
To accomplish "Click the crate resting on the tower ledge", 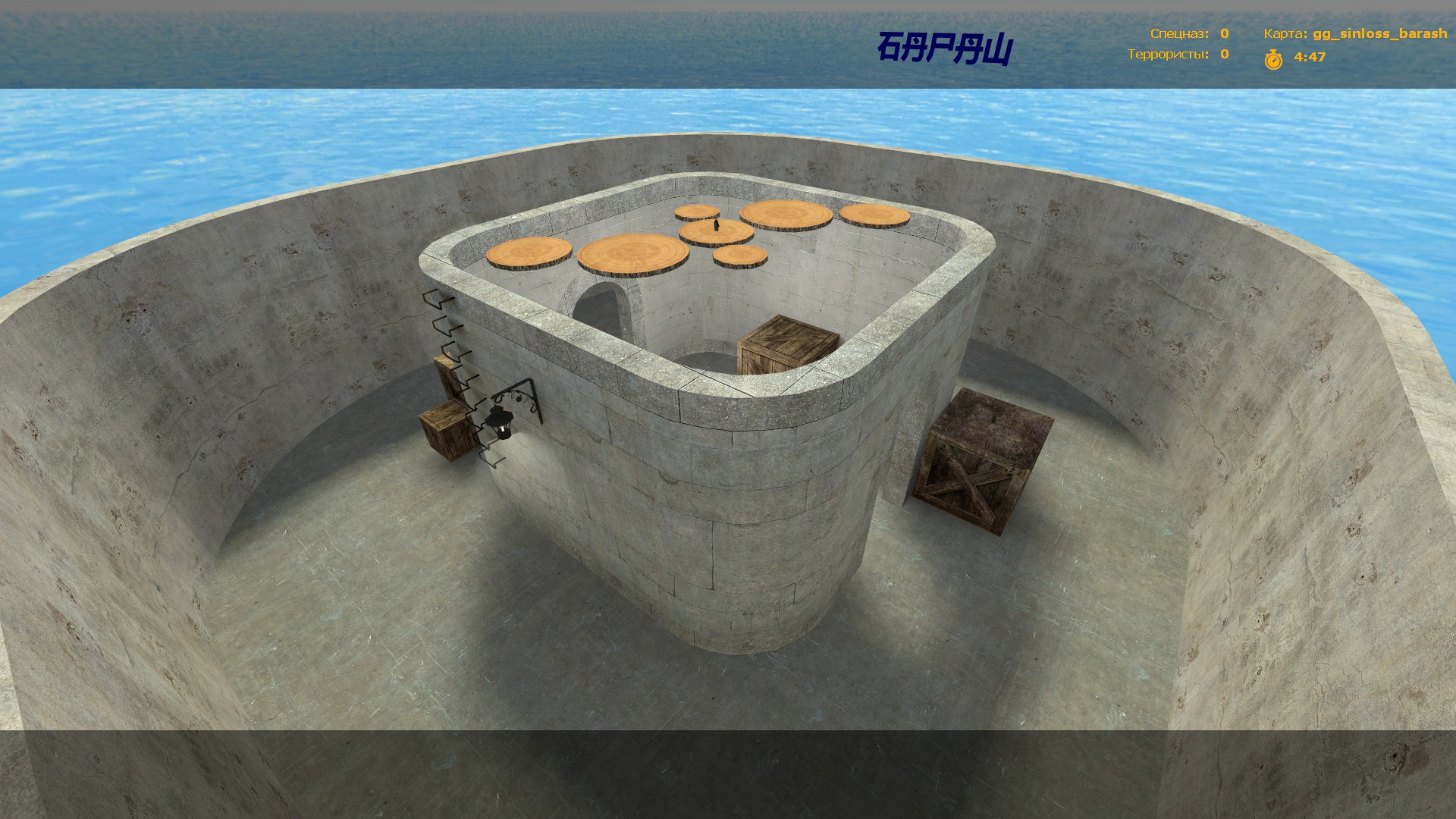I will [x=785, y=342].
